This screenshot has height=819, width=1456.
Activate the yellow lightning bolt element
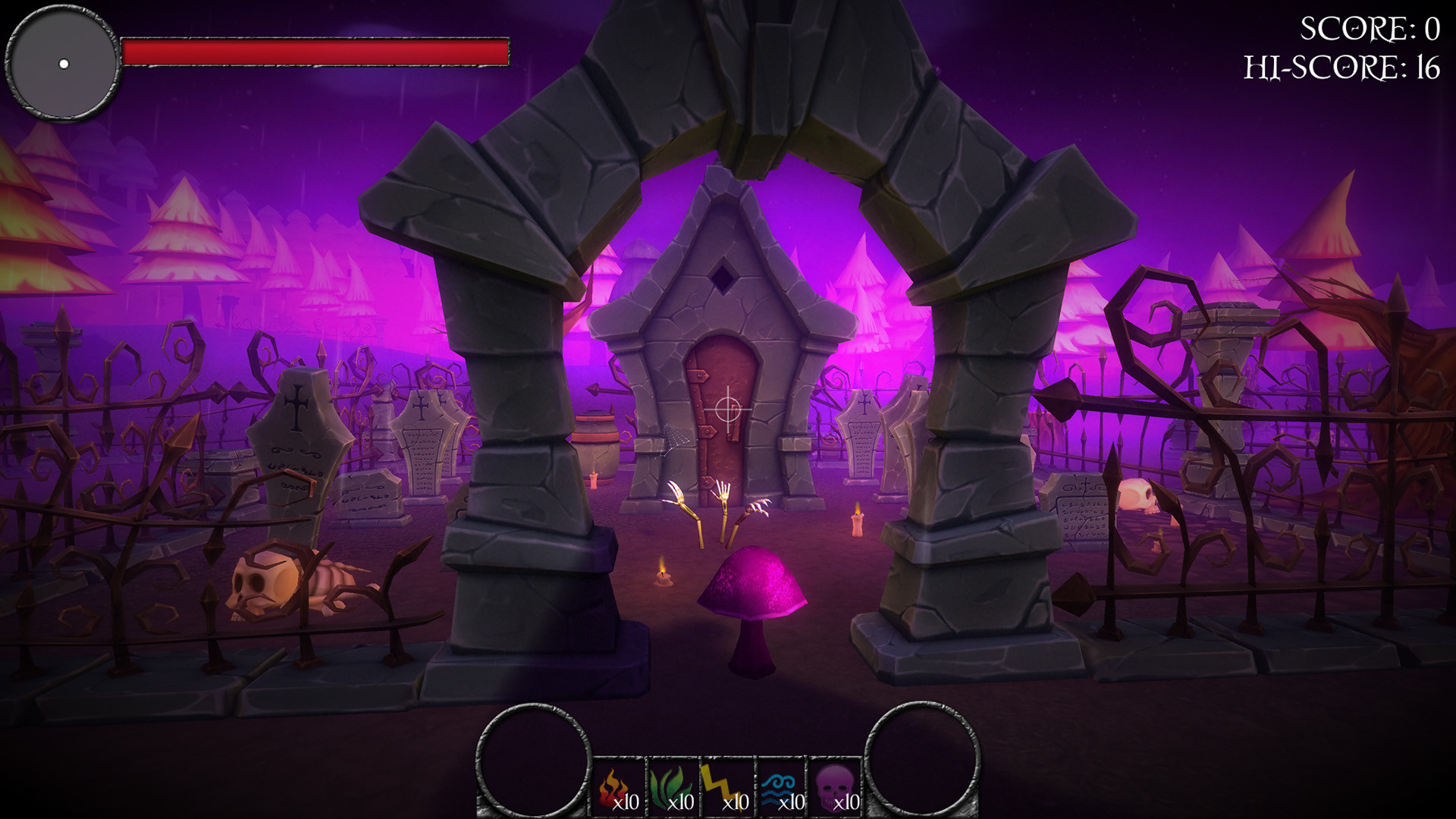[x=727, y=789]
